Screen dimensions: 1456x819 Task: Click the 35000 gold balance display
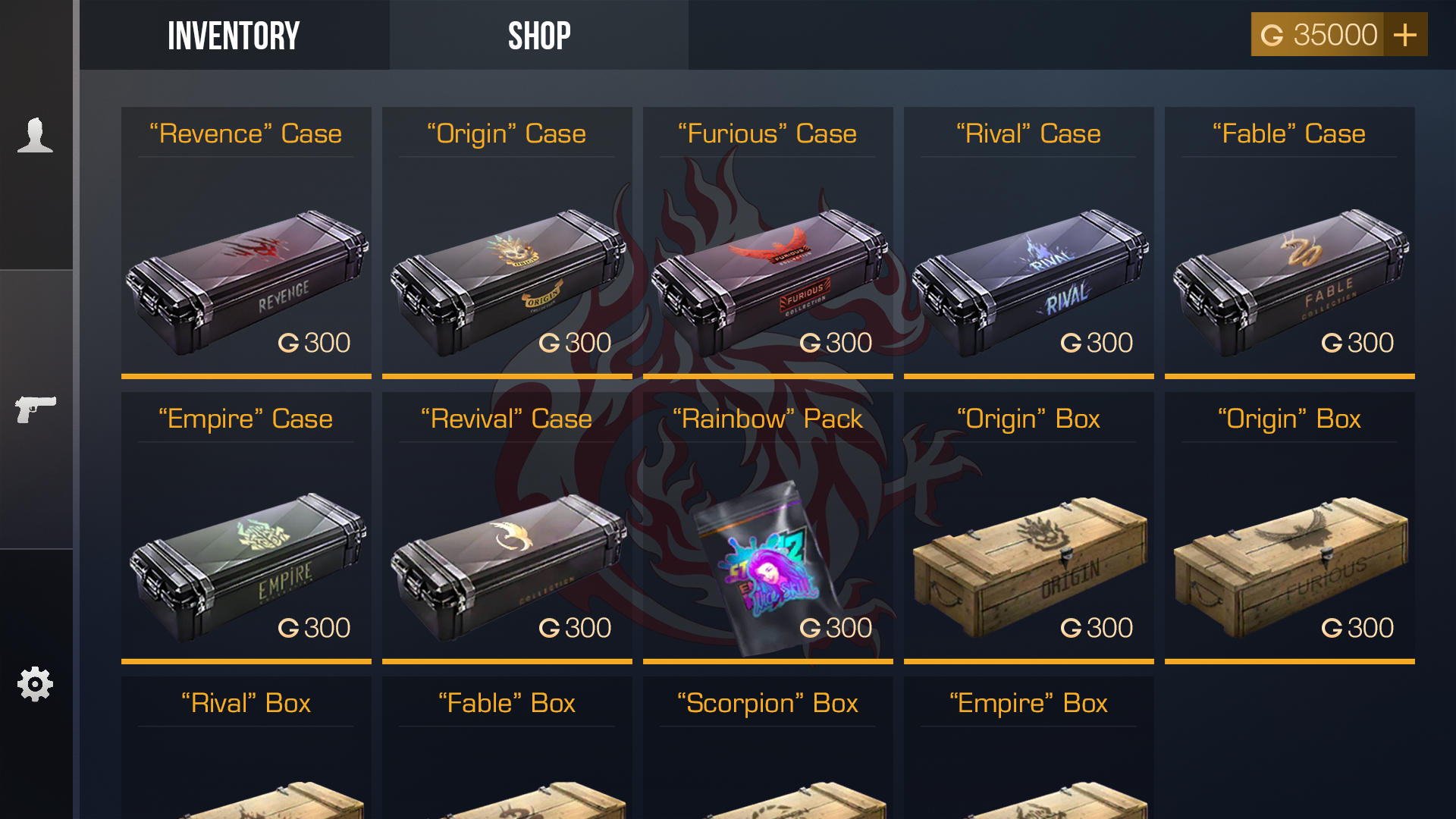point(1336,34)
